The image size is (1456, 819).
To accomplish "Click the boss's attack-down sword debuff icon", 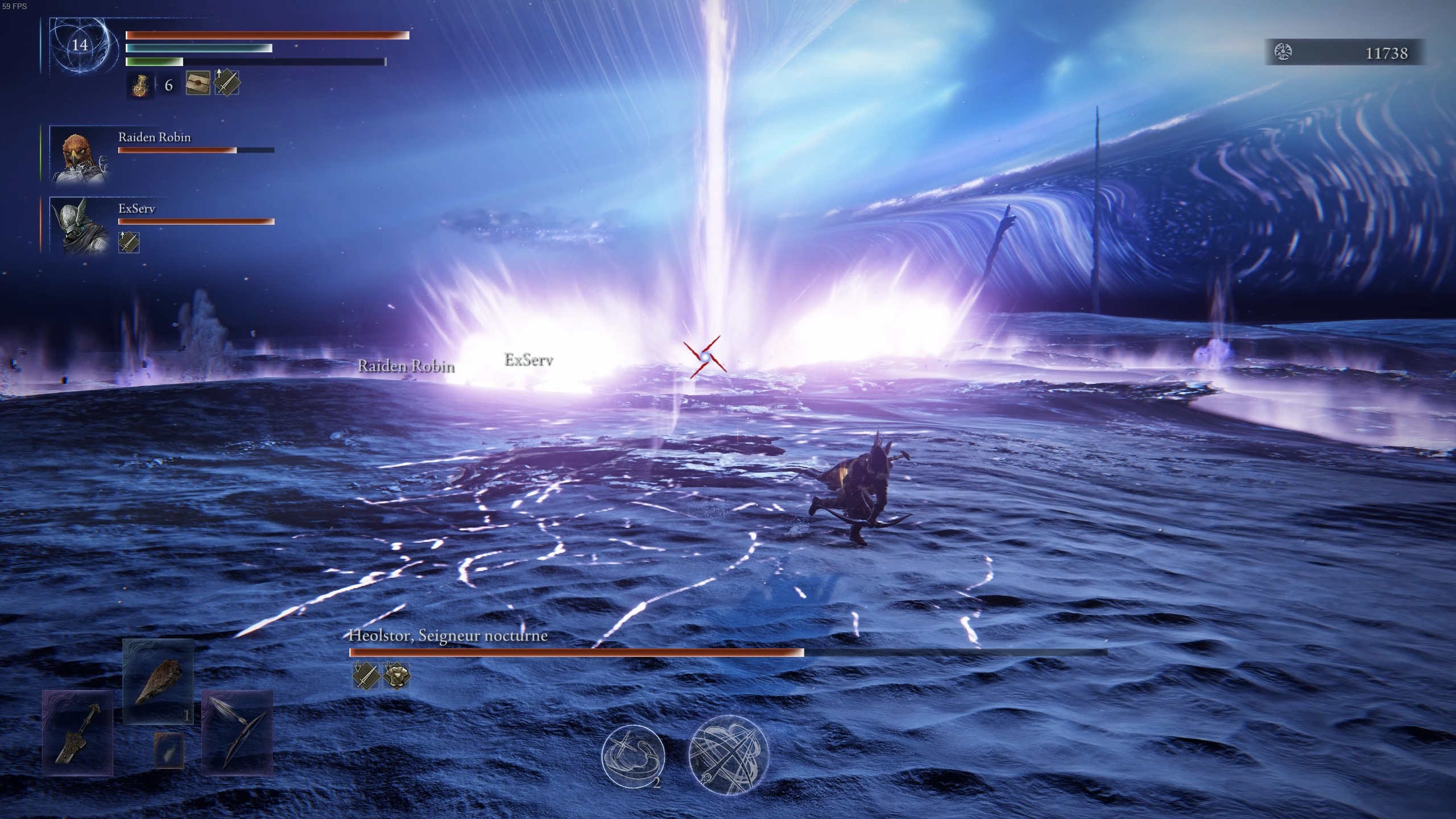I will 366,675.
